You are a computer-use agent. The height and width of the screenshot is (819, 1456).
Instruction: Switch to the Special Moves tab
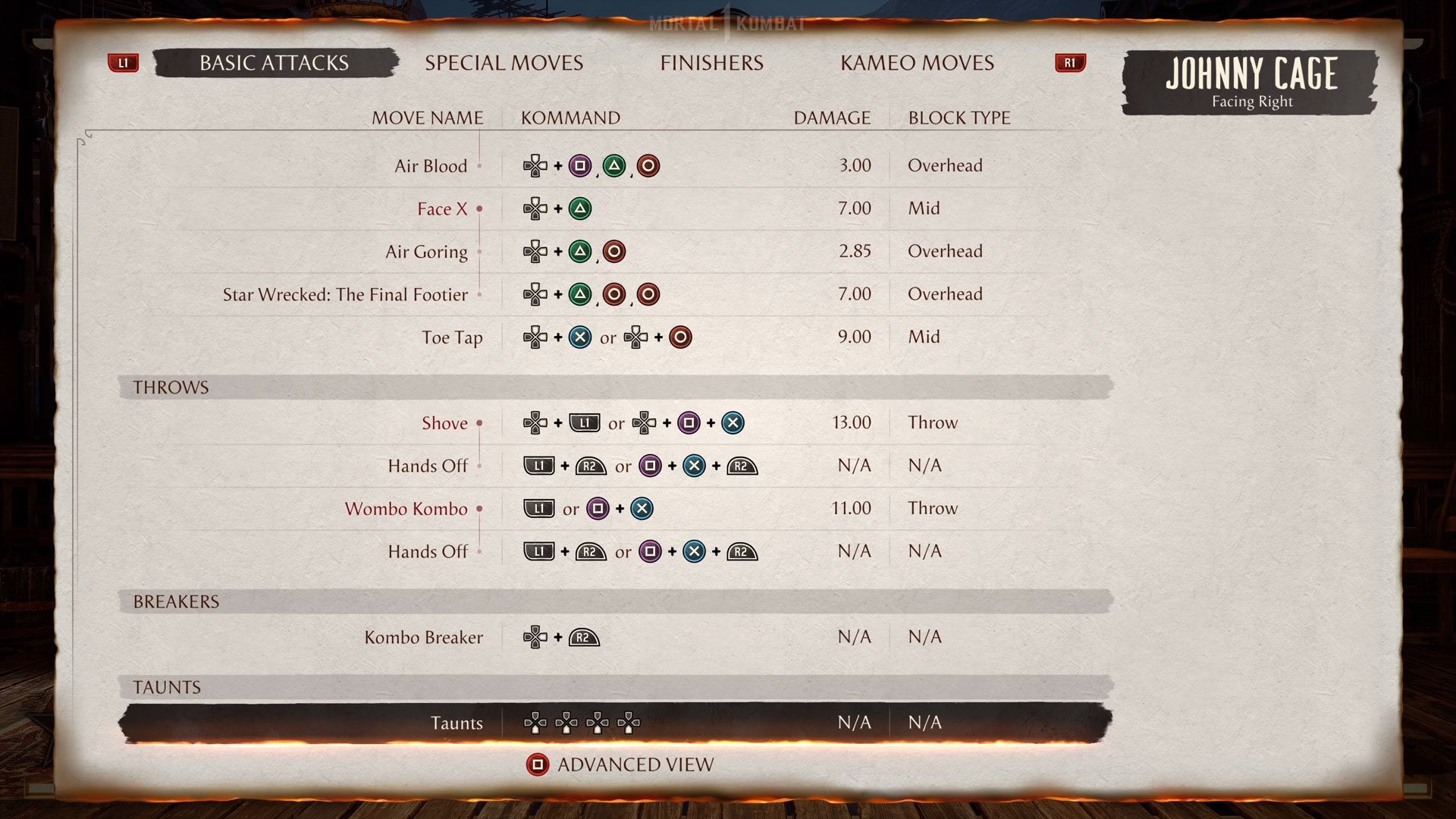pyautogui.click(x=505, y=63)
